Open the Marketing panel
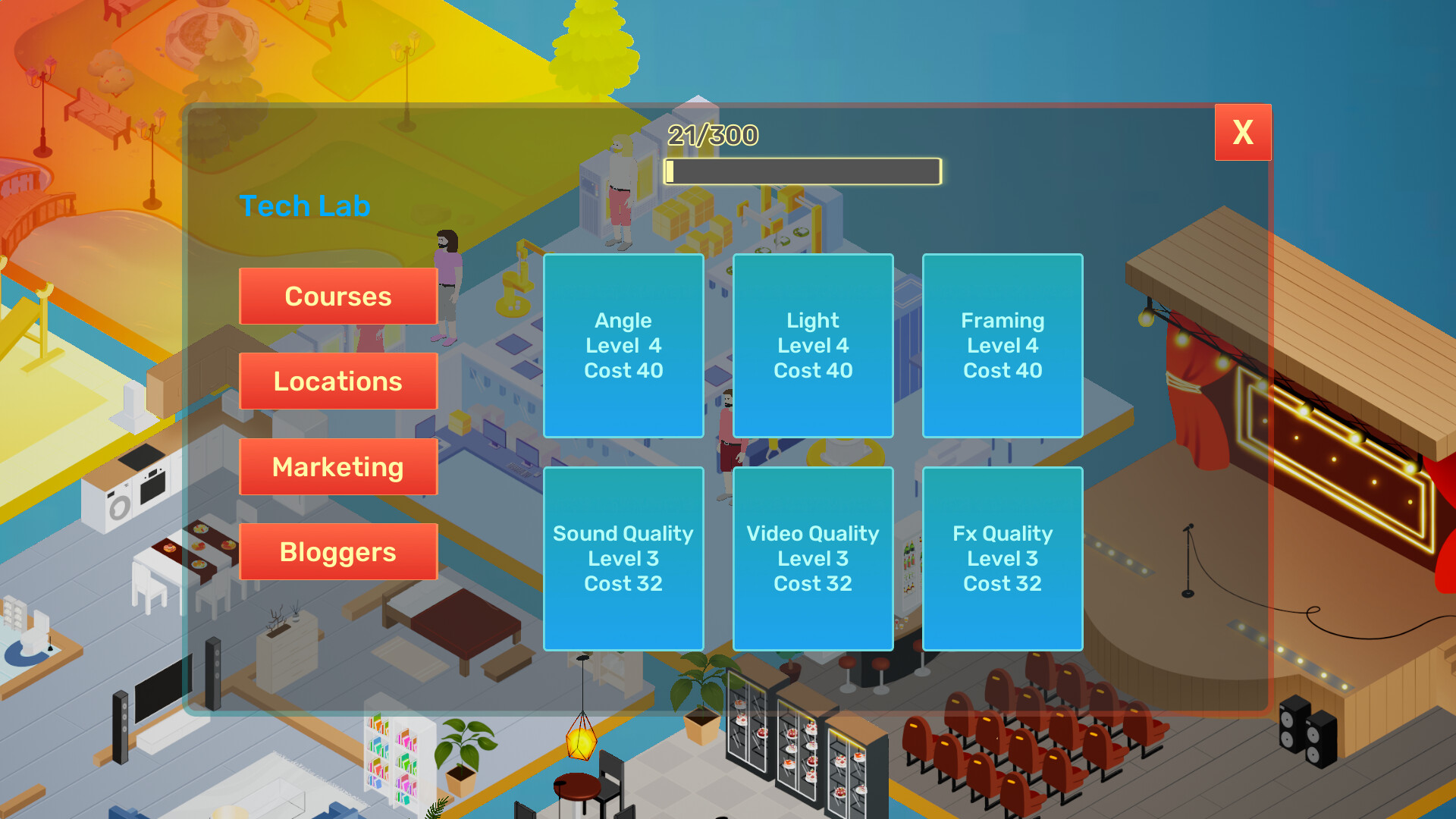 tap(337, 466)
